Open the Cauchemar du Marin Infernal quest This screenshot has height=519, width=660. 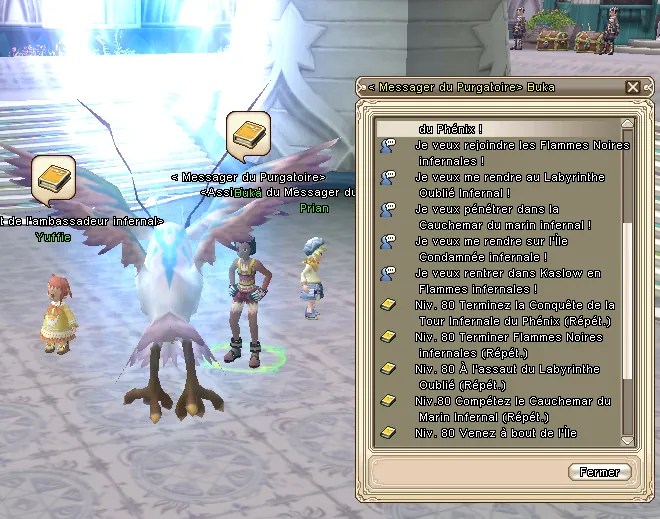[512, 408]
